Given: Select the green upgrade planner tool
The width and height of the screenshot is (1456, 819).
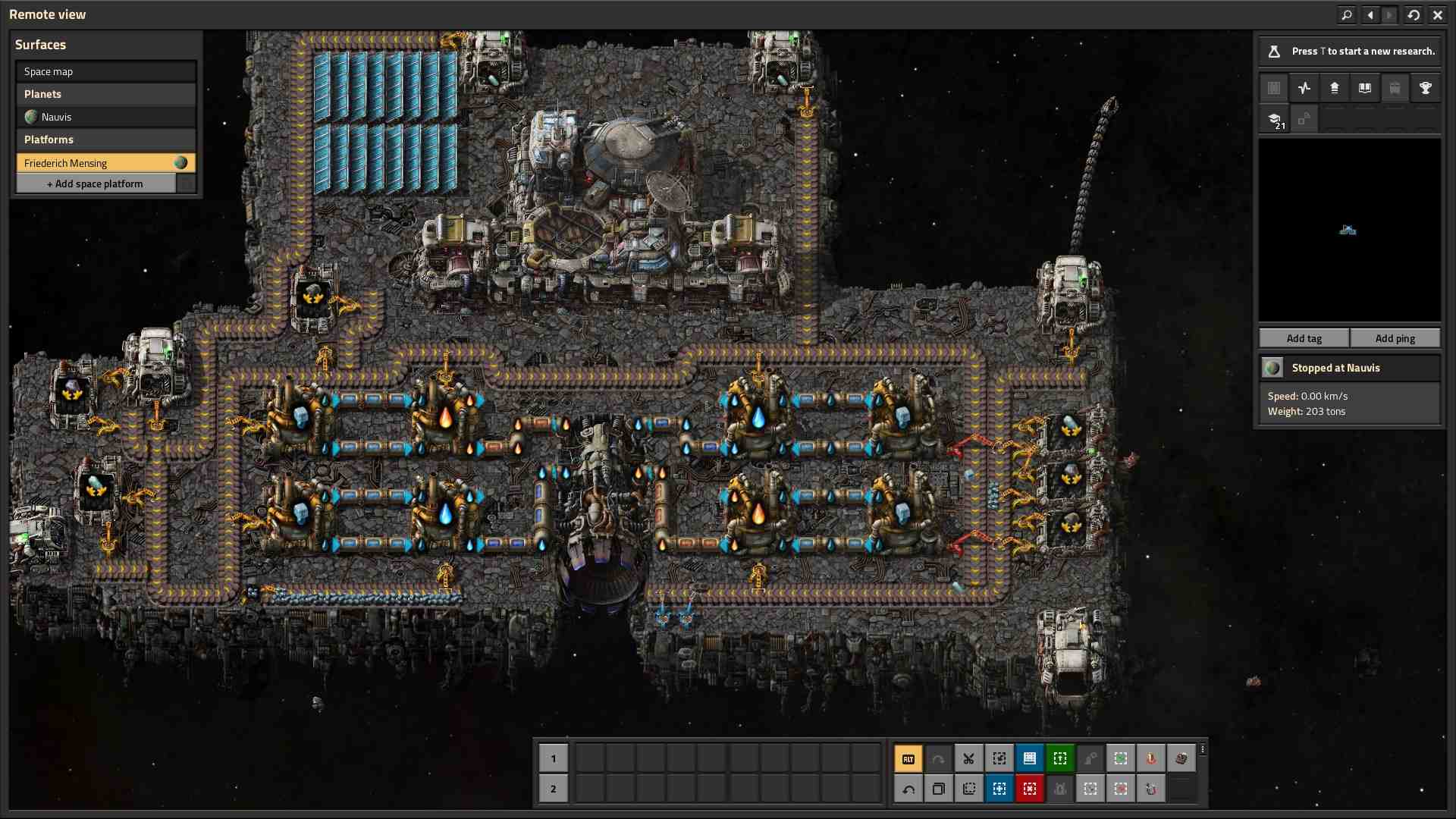Looking at the screenshot, I should (x=1060, y=758).
